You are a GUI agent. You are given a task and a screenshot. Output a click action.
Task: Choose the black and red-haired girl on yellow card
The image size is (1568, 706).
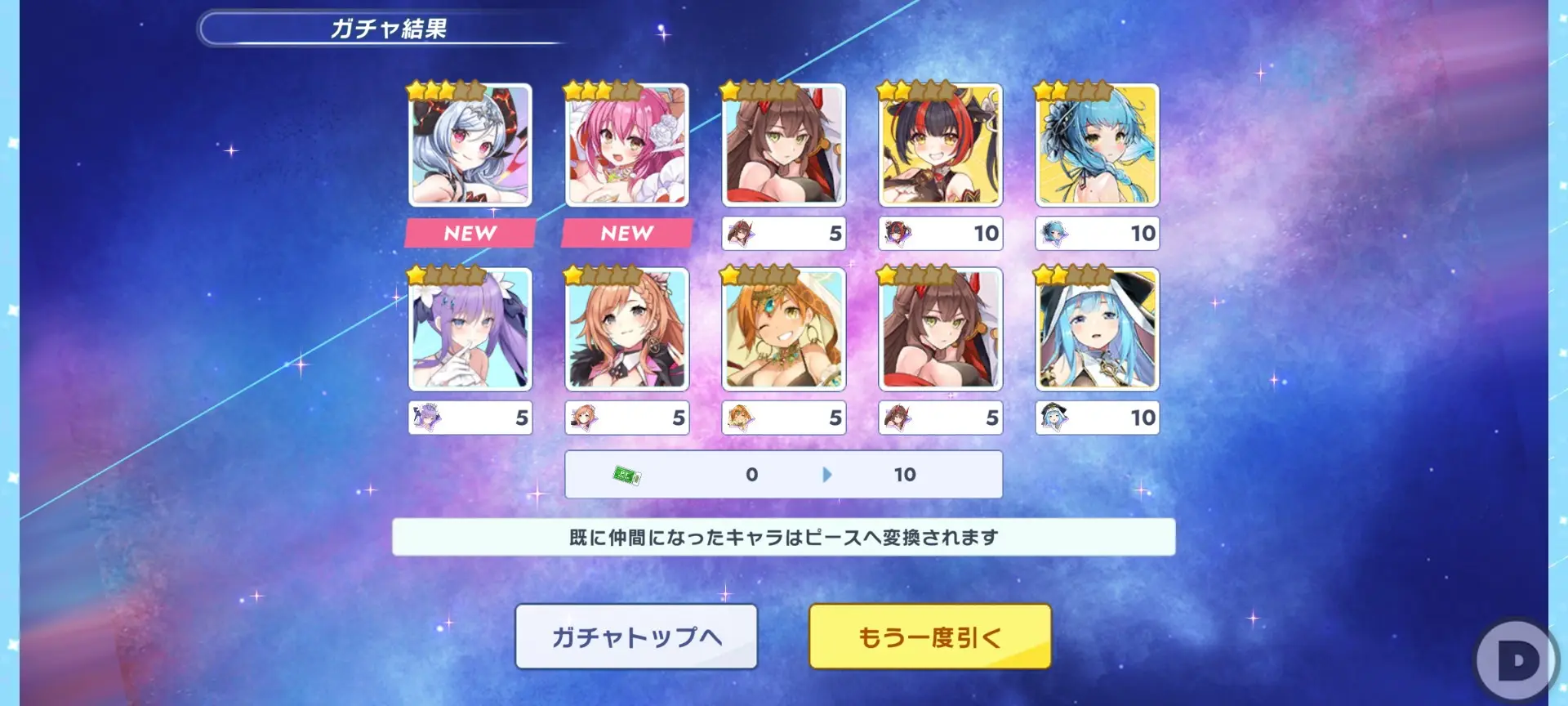point(941,145)
